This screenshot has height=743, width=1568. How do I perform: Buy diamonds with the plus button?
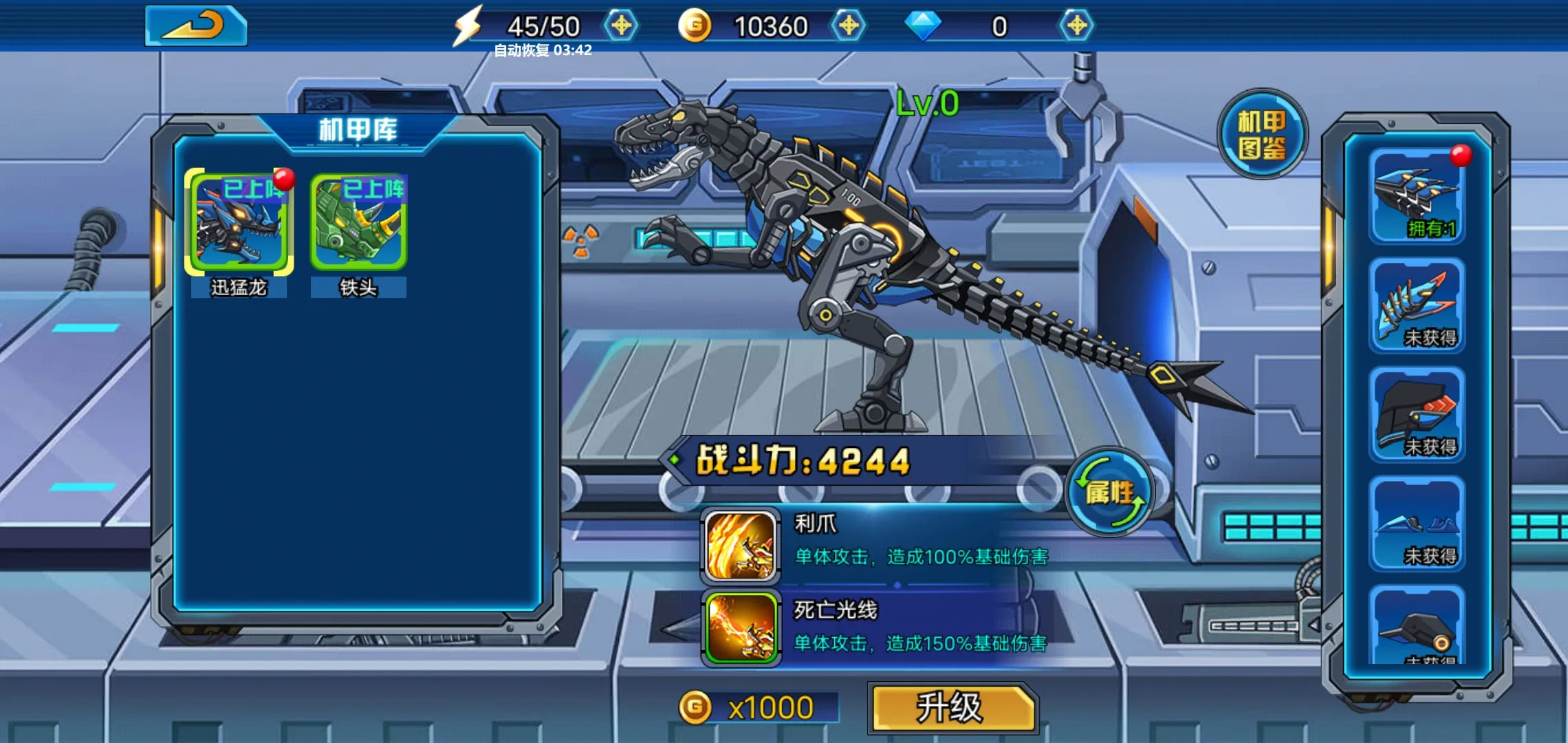click(1076, 26)
